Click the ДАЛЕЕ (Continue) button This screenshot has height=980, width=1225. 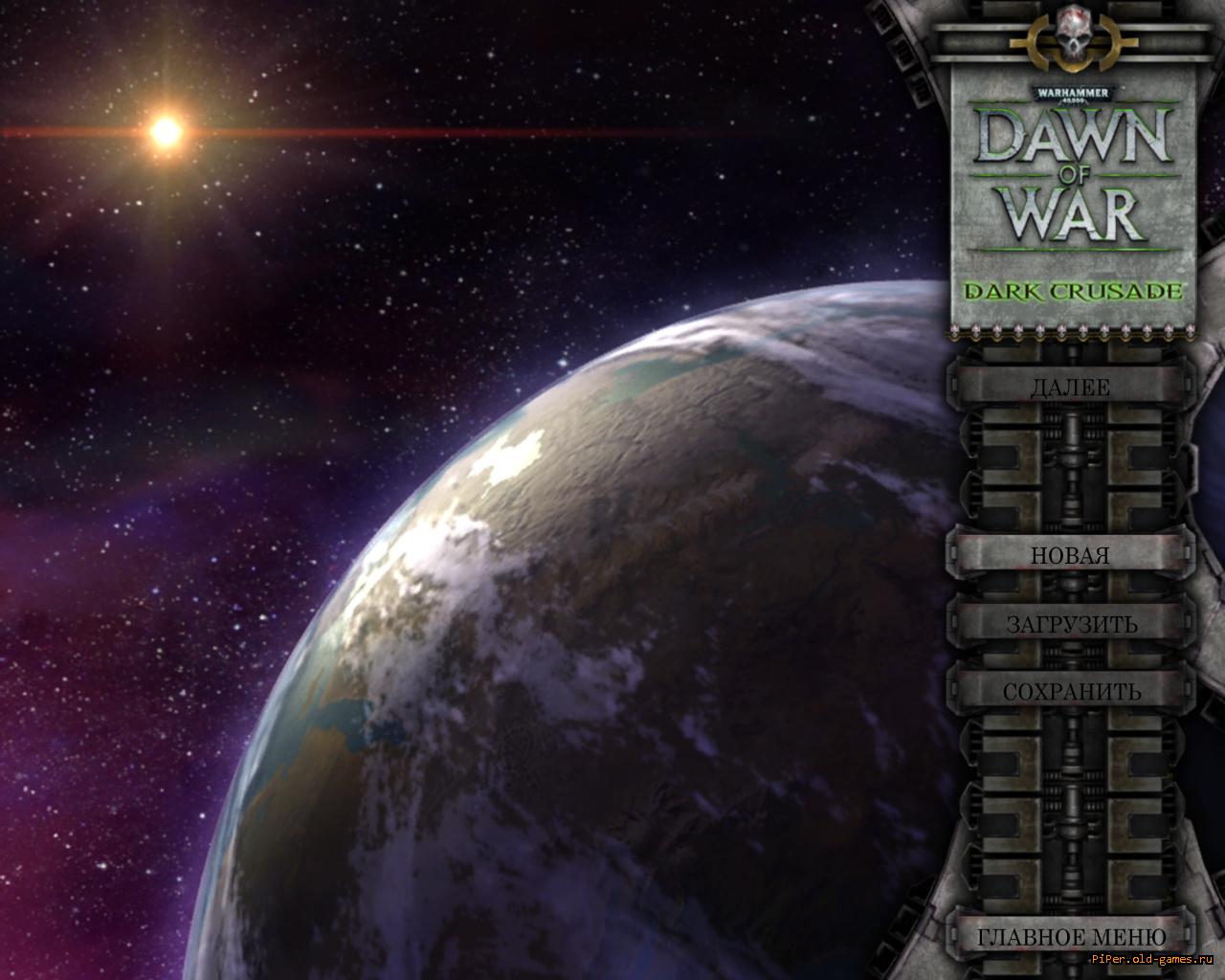pos(1070,388)
